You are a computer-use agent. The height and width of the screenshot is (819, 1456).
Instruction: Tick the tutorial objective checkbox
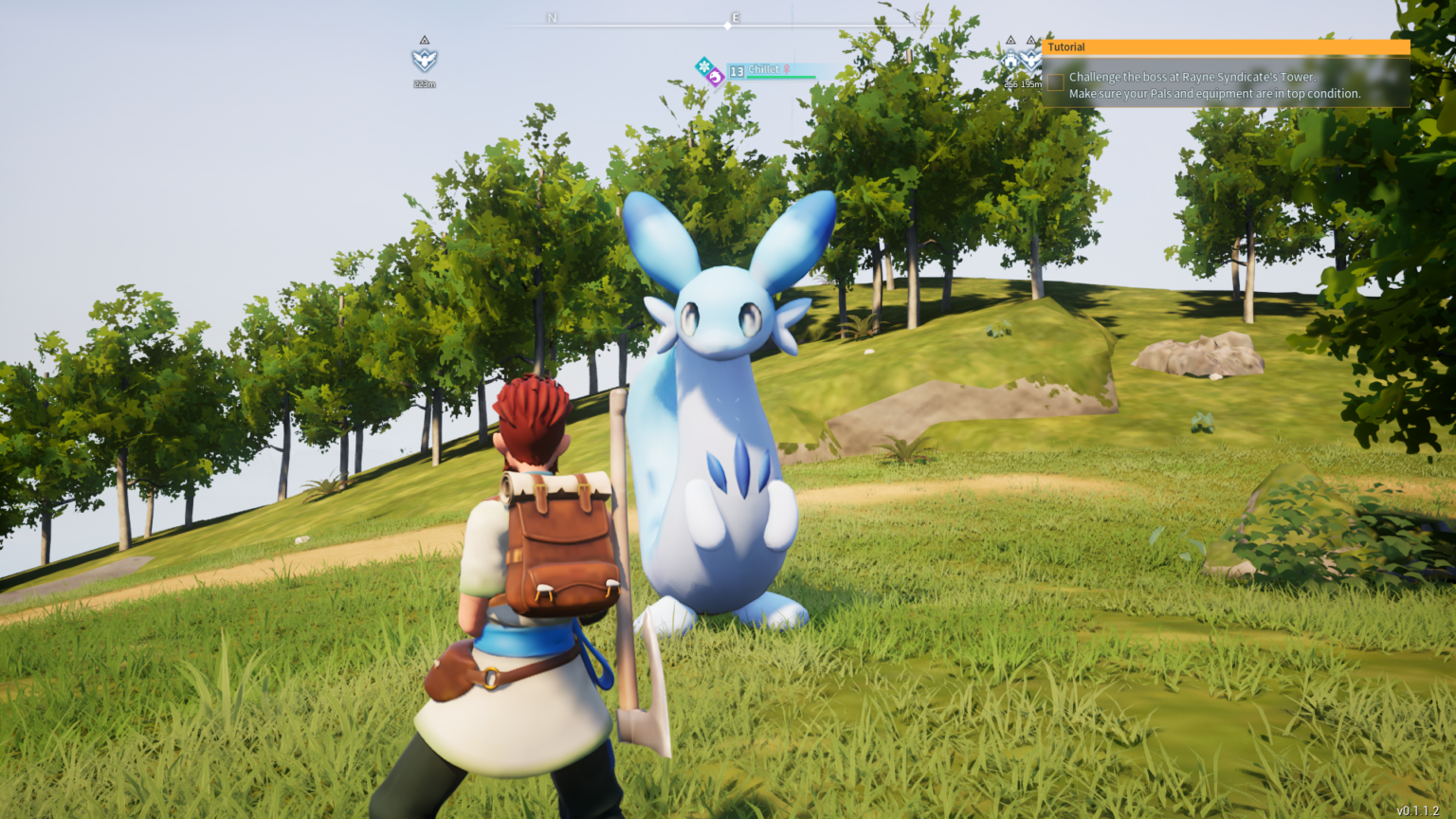coord(1055,82)
